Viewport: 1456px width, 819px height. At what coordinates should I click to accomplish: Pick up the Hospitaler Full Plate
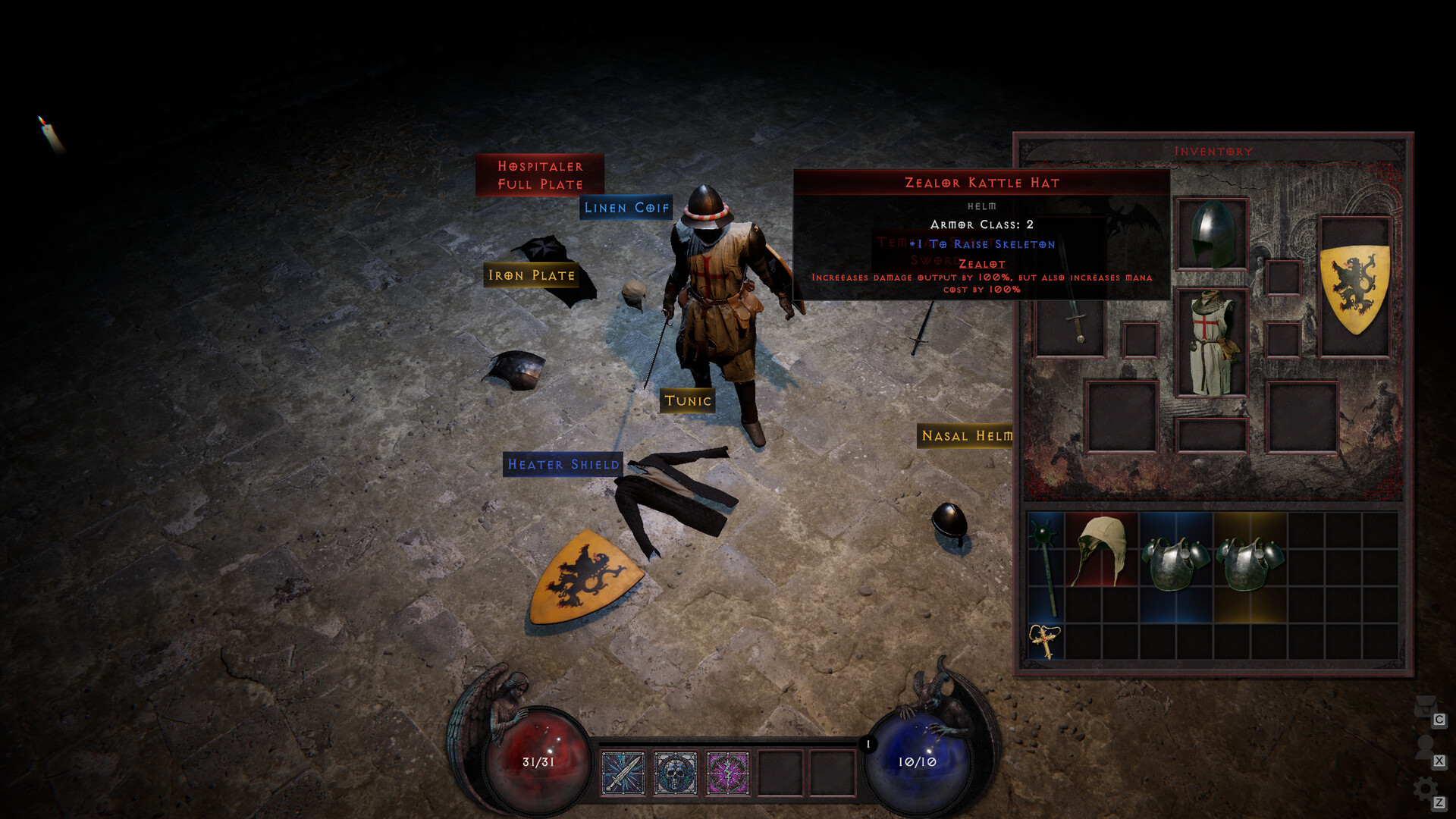[x=540, y=174]
